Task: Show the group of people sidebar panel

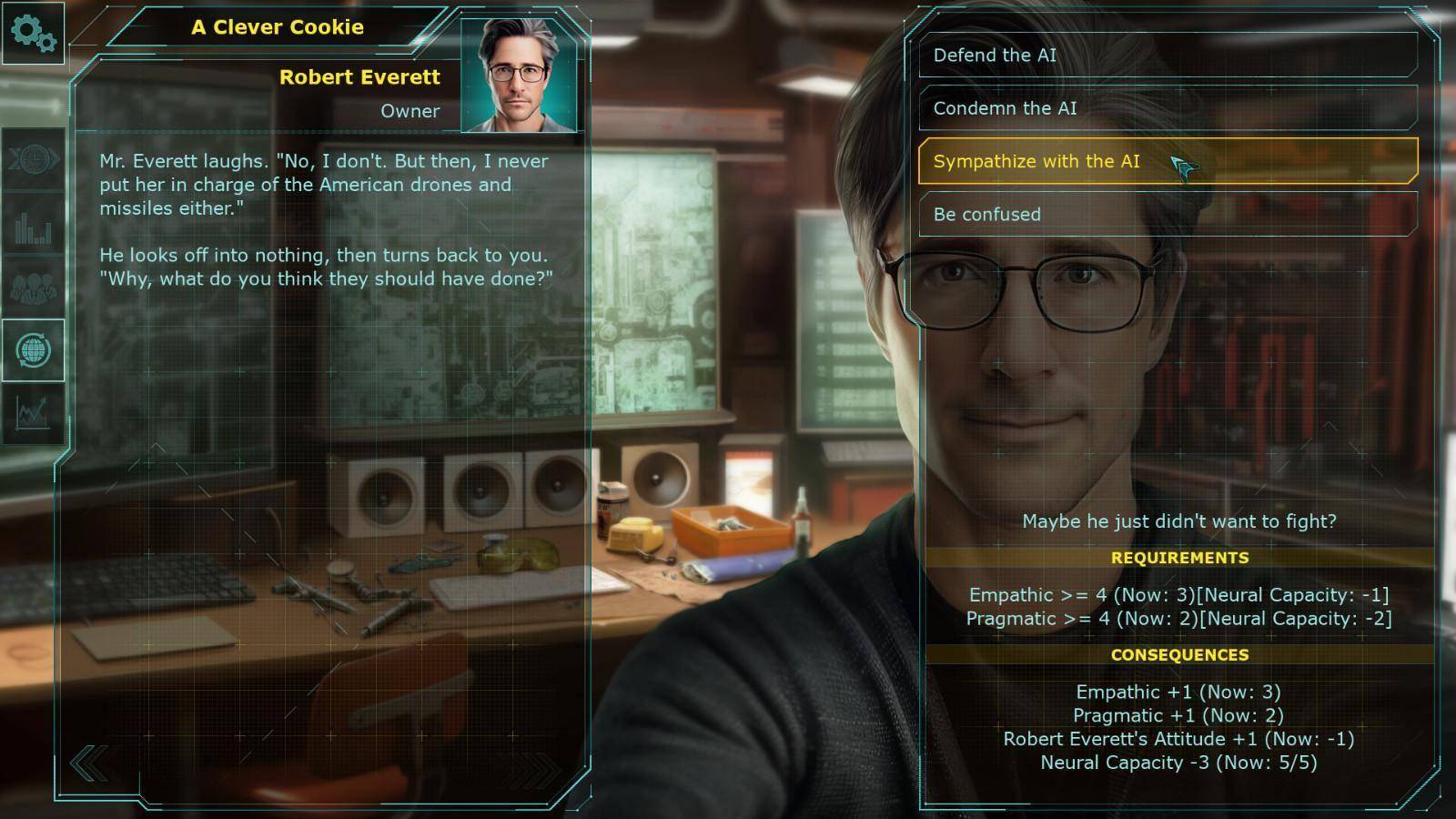Action: (x=34, y=288)
